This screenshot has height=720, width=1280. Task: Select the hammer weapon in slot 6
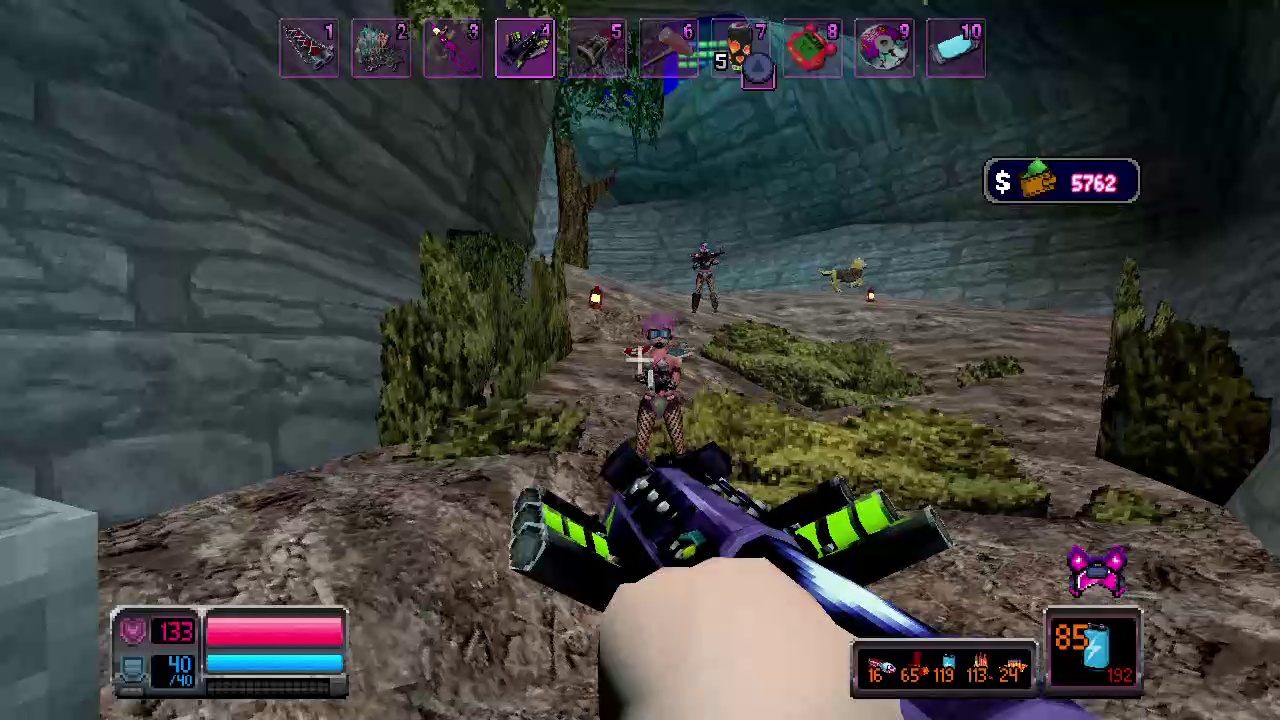click(669, 47)
